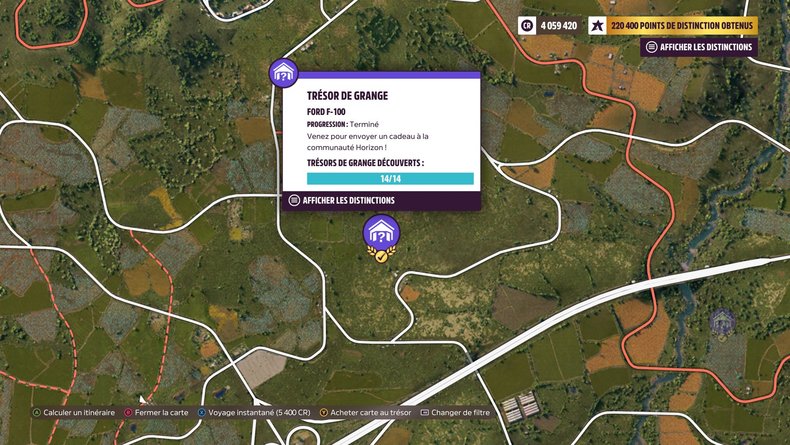This screenshot has width=790, height=445.
Task: Select the bright barn find marker with gold checkmark
Action: click(x=380, y=235)
